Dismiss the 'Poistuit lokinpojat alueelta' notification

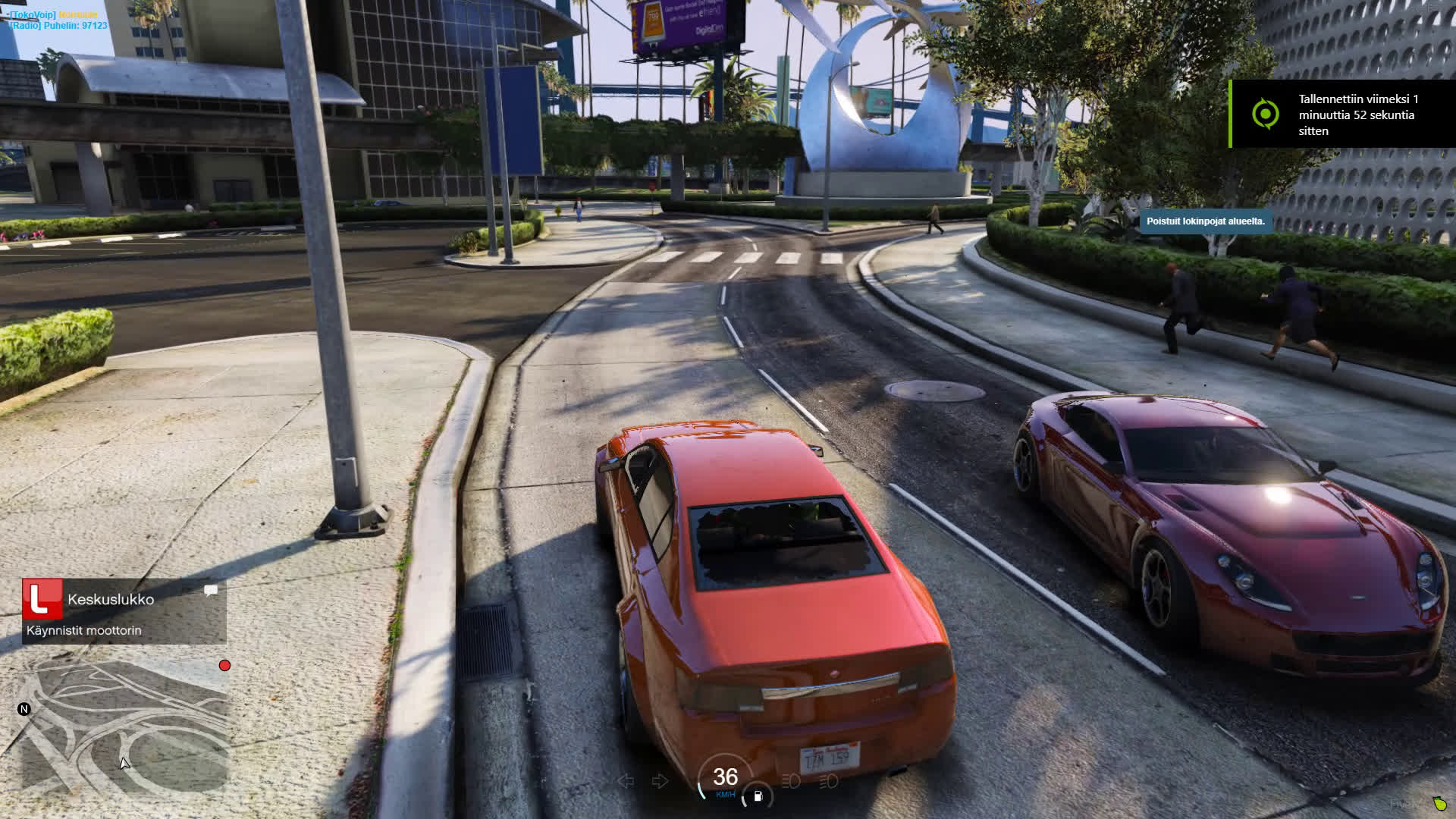pyautogui.click(x=1205, y=221)
